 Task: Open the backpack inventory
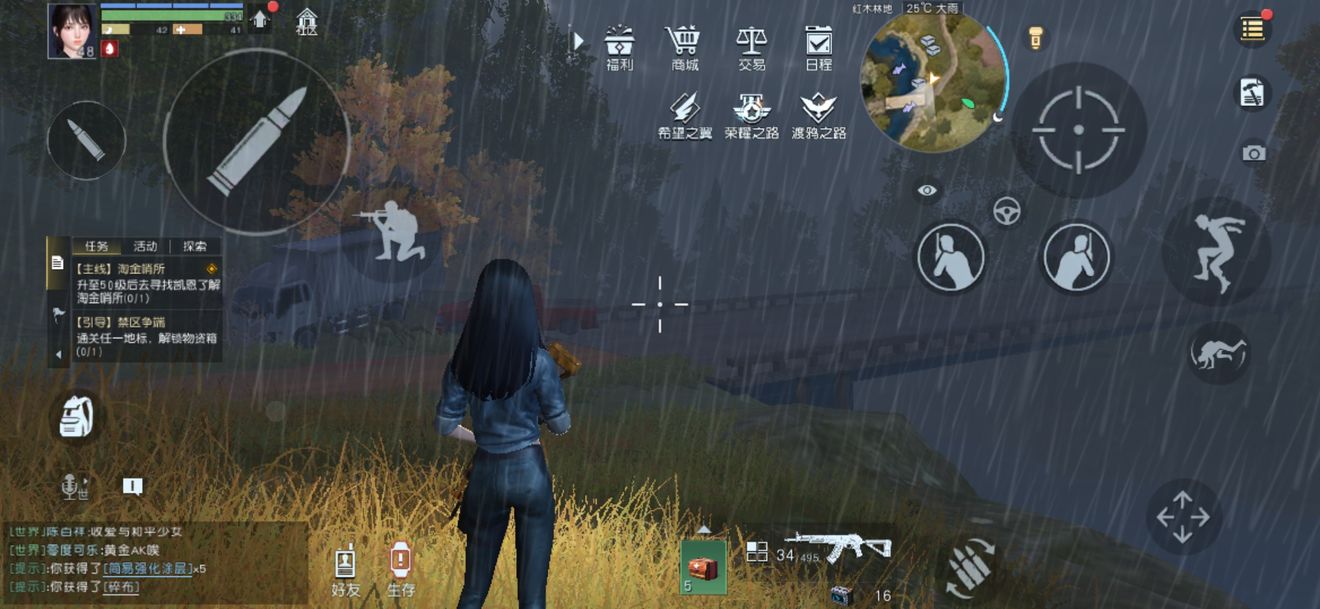pyautogui.click(x=76, y=417)
